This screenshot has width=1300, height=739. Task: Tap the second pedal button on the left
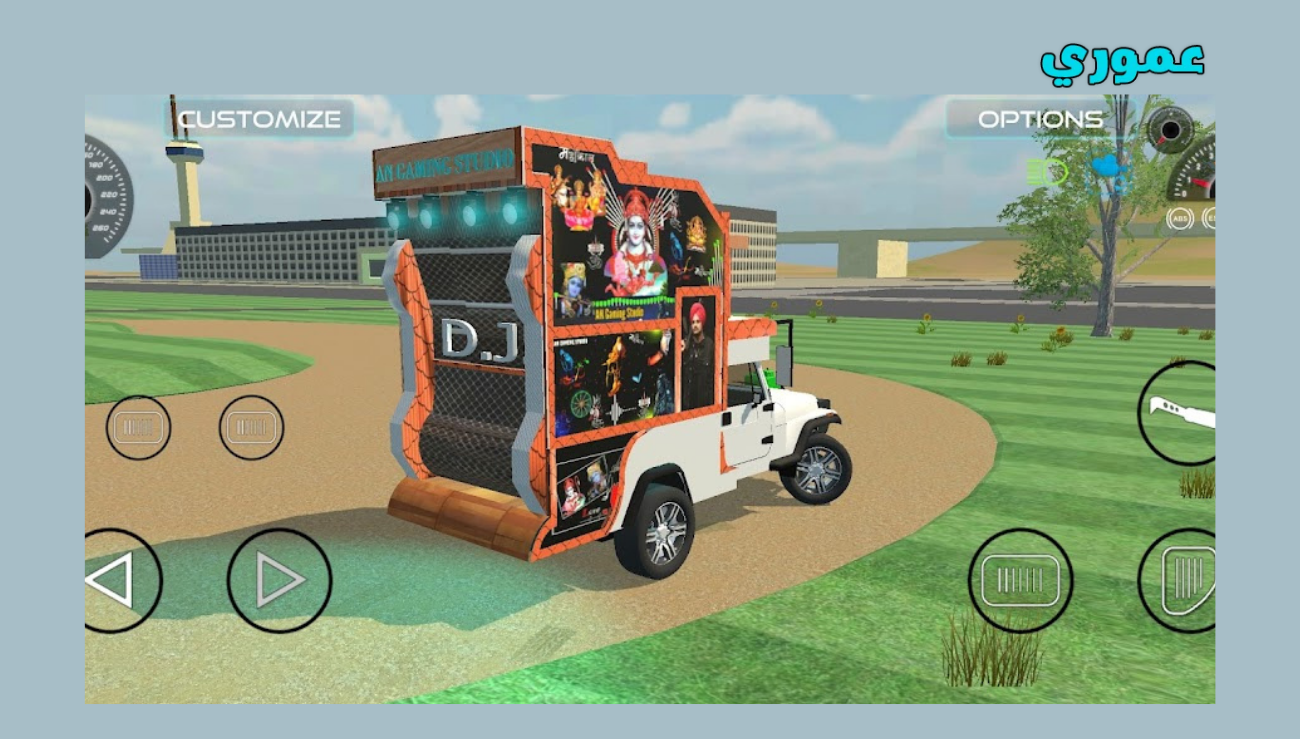250,427
